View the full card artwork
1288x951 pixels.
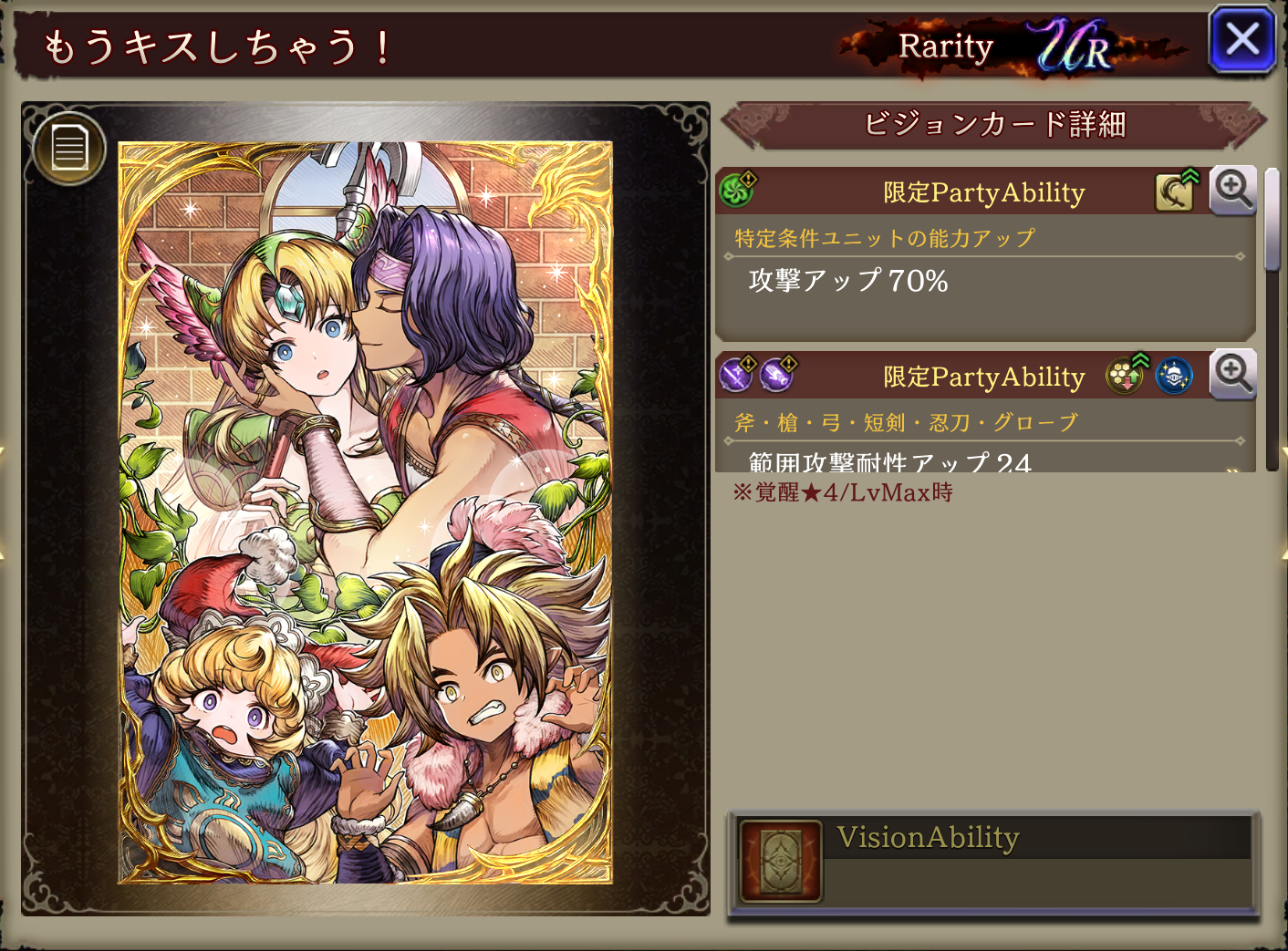pyautogui.click(x=366, y=512)
